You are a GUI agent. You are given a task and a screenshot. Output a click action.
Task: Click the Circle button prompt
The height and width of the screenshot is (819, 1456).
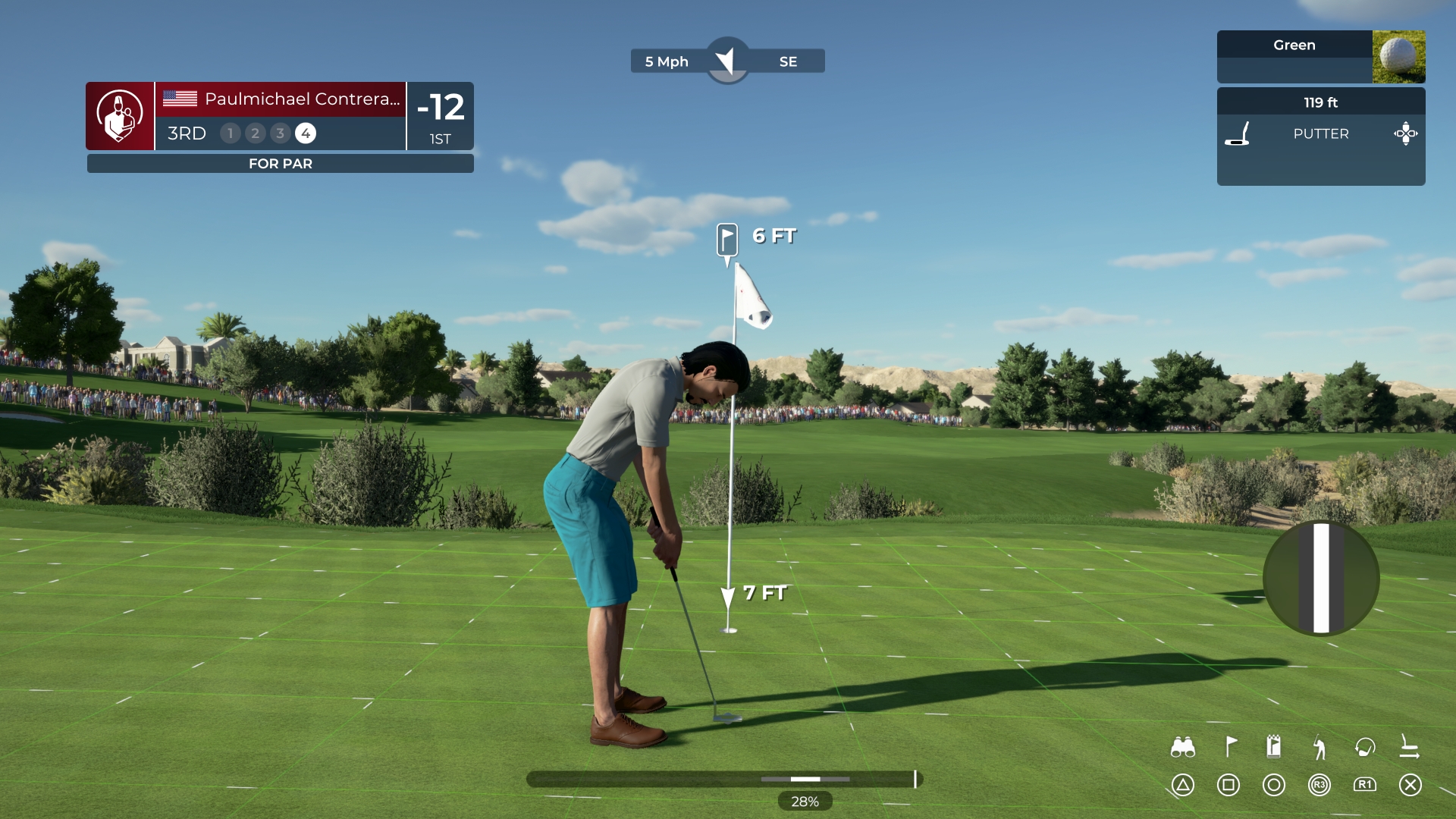click(x=1273, y=786)
